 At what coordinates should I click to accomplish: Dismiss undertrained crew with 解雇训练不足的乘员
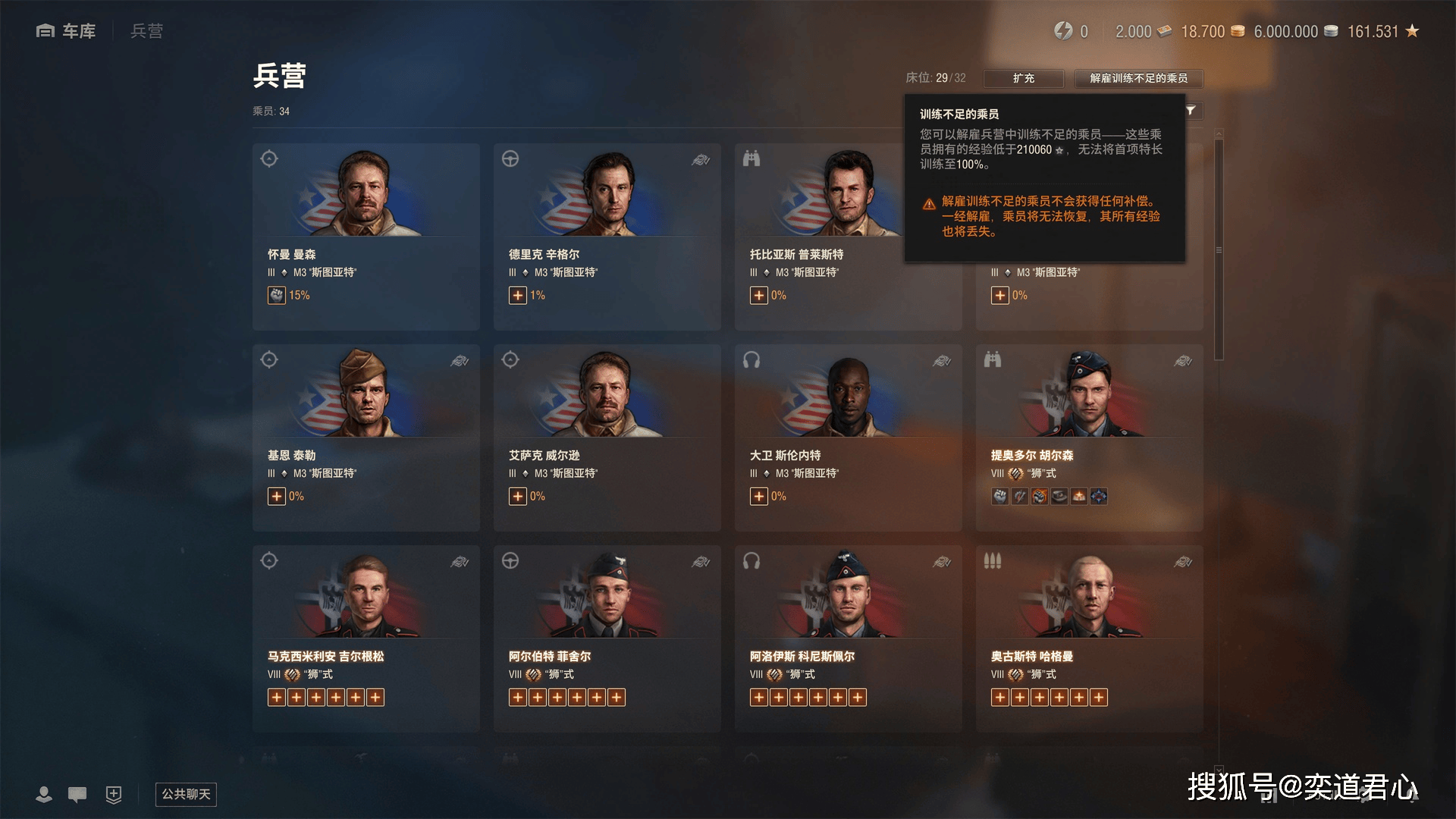[x=1138, y=78]
